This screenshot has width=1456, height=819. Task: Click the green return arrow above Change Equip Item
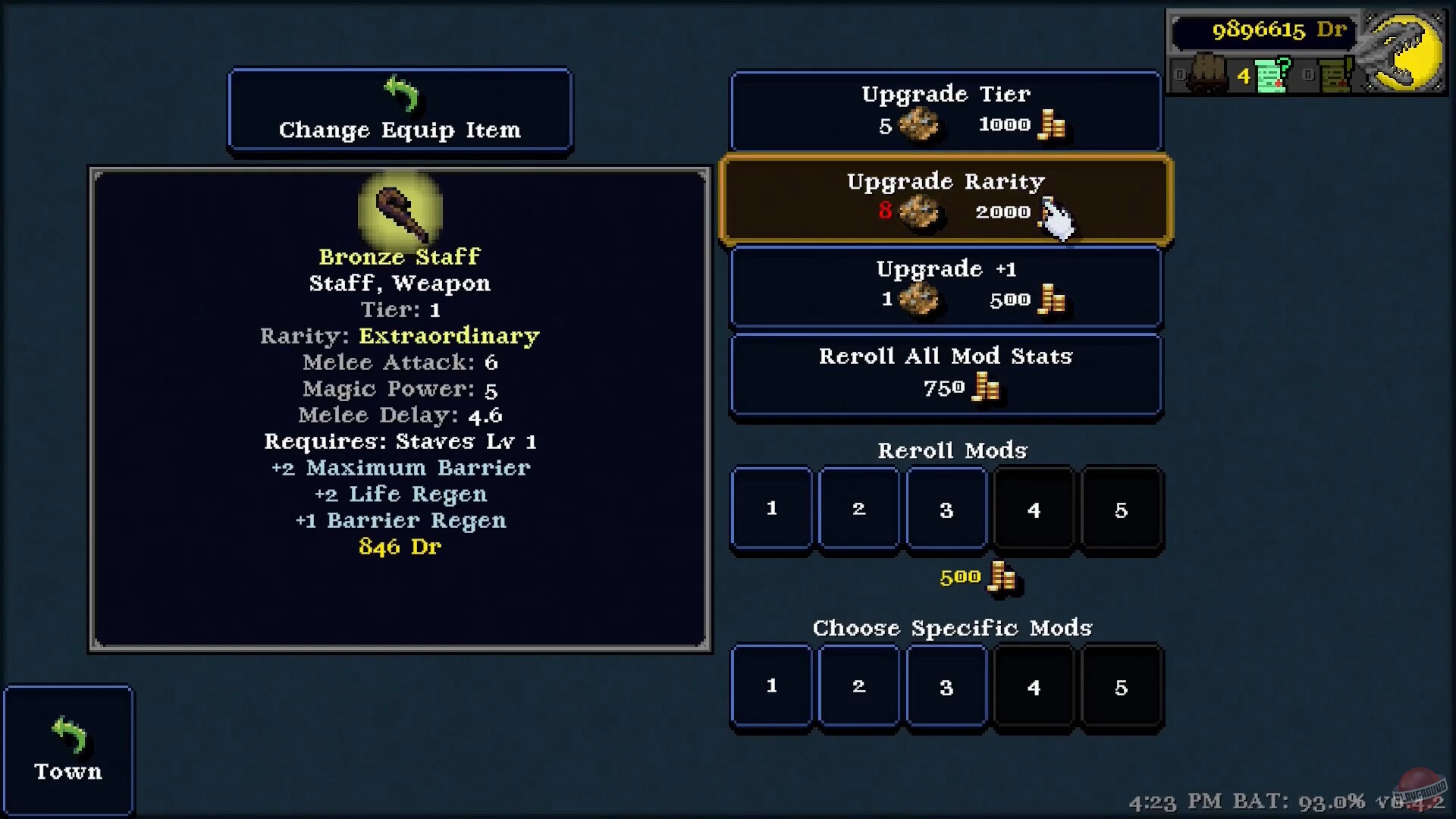pos(403,93)
